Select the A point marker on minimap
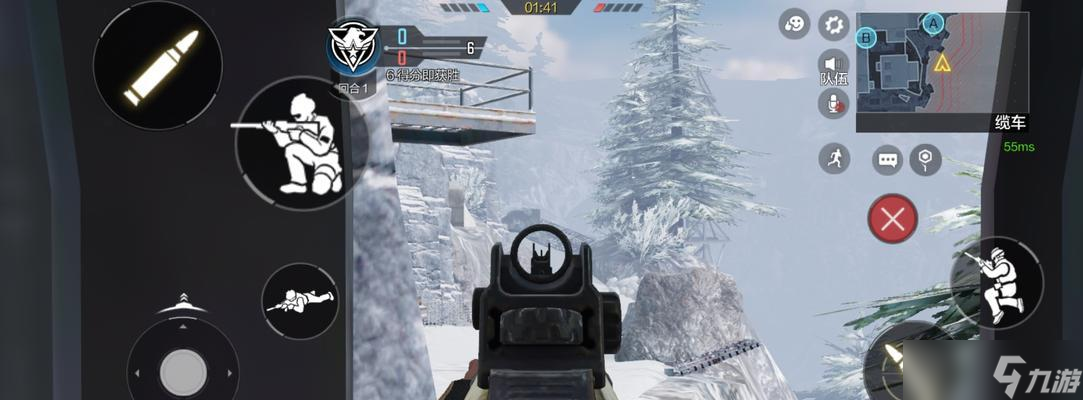The height and width of the screenshot is (400, 1083). tap(934, 21)
